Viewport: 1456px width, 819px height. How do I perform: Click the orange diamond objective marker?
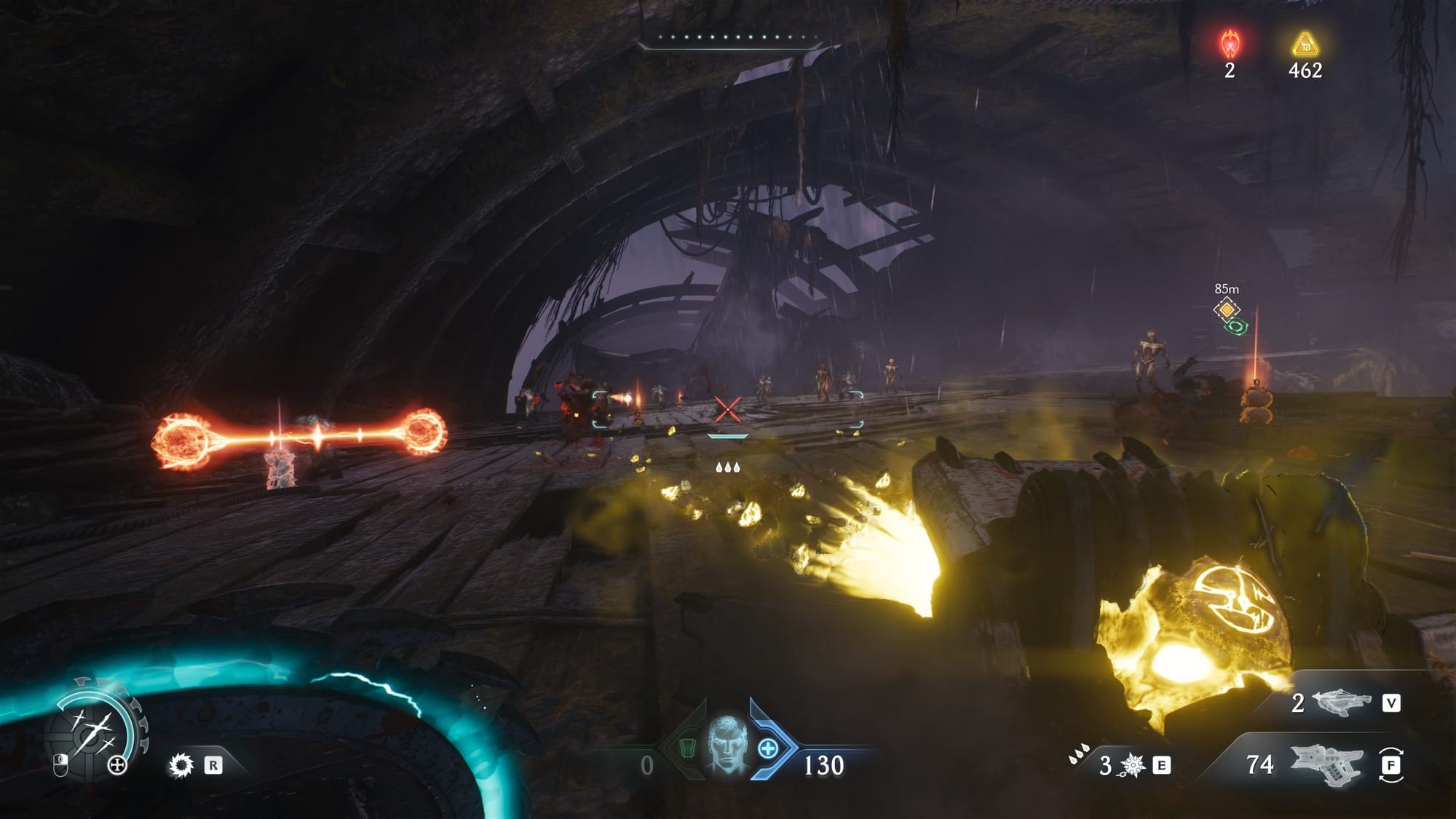1227,309
